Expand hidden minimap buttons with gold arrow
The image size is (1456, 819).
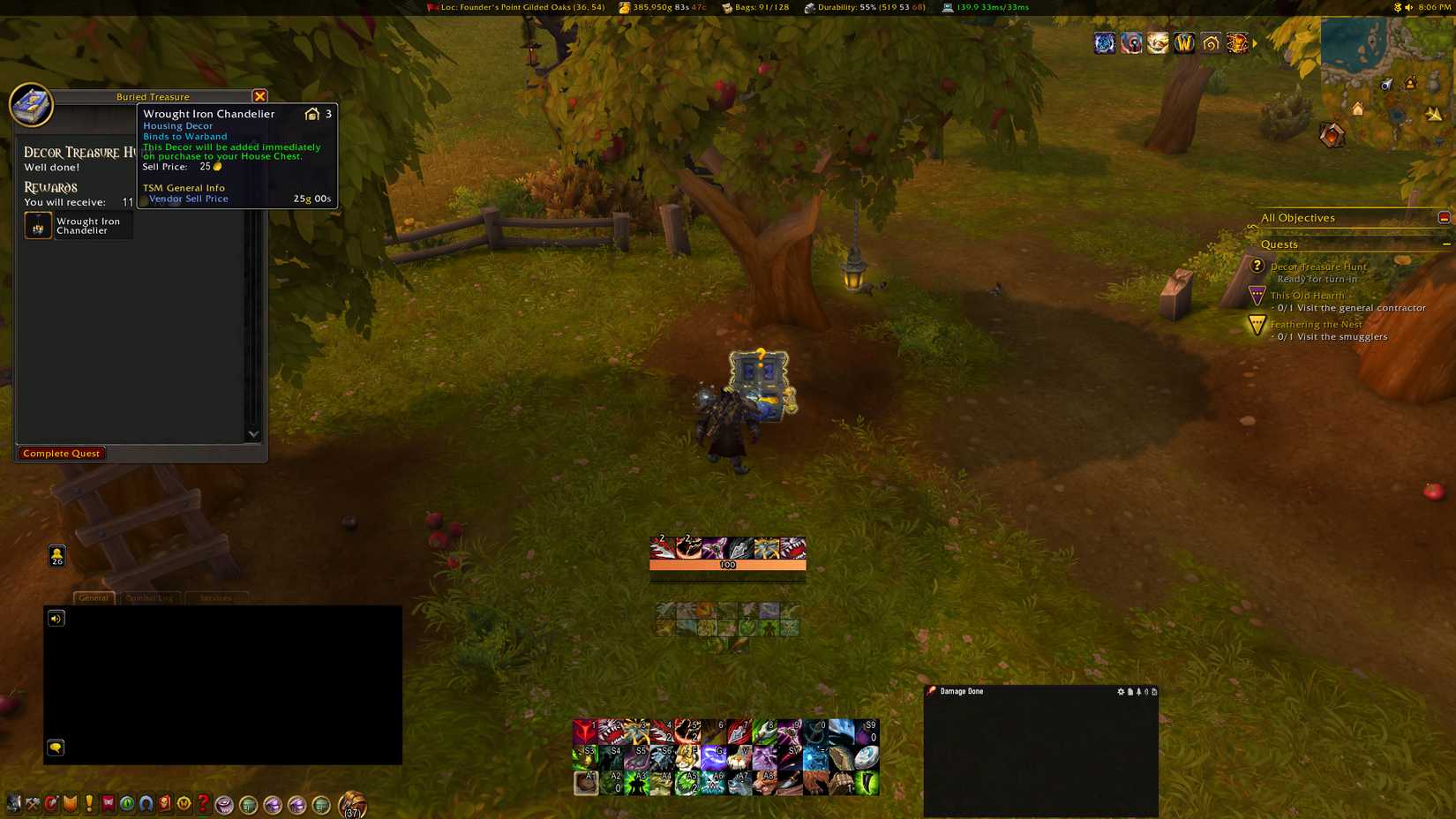tap(1255, 41)
